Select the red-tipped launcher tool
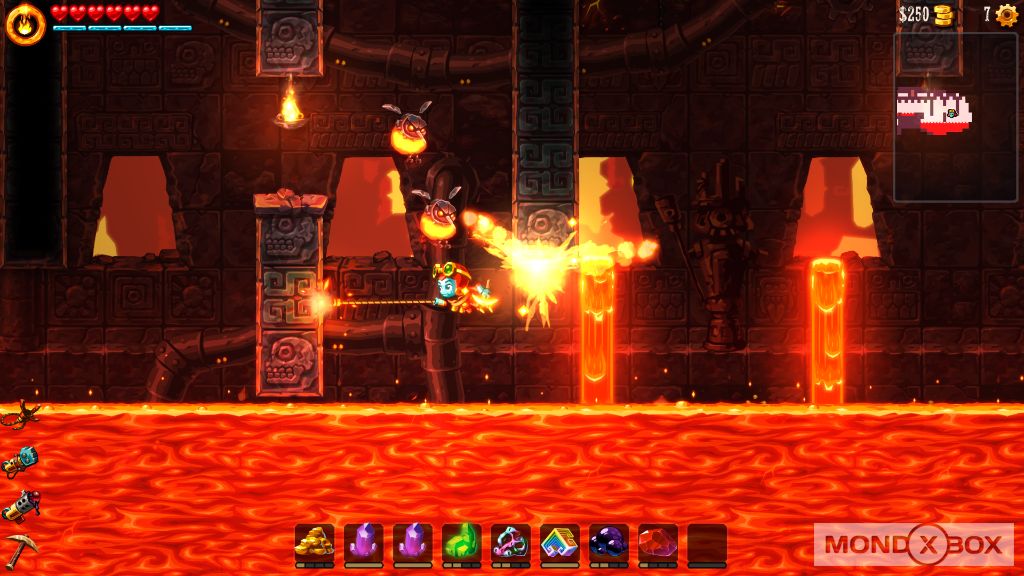The image size is (1024, 576). point(20,505)
